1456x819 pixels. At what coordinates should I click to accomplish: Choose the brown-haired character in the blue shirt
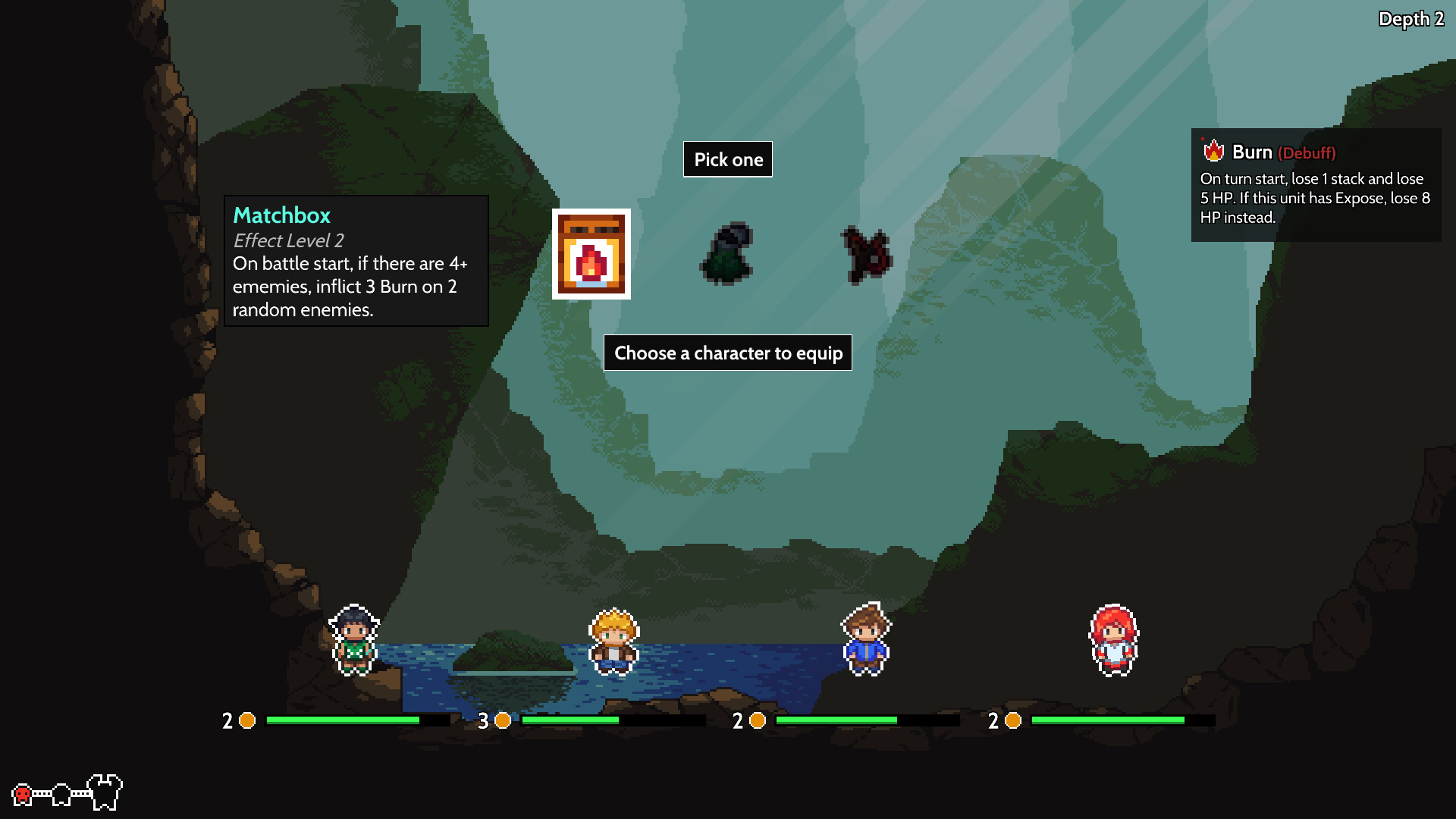click(x=867, y=639)
